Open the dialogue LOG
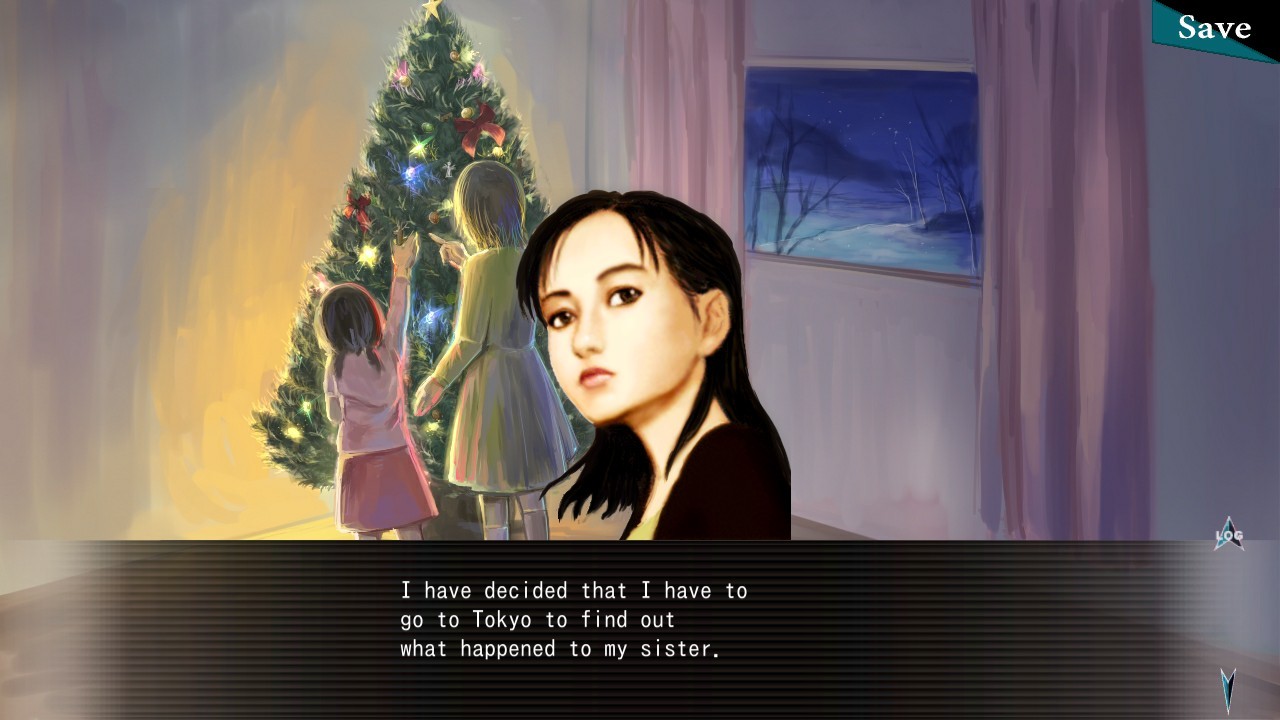 (1229, 536)
